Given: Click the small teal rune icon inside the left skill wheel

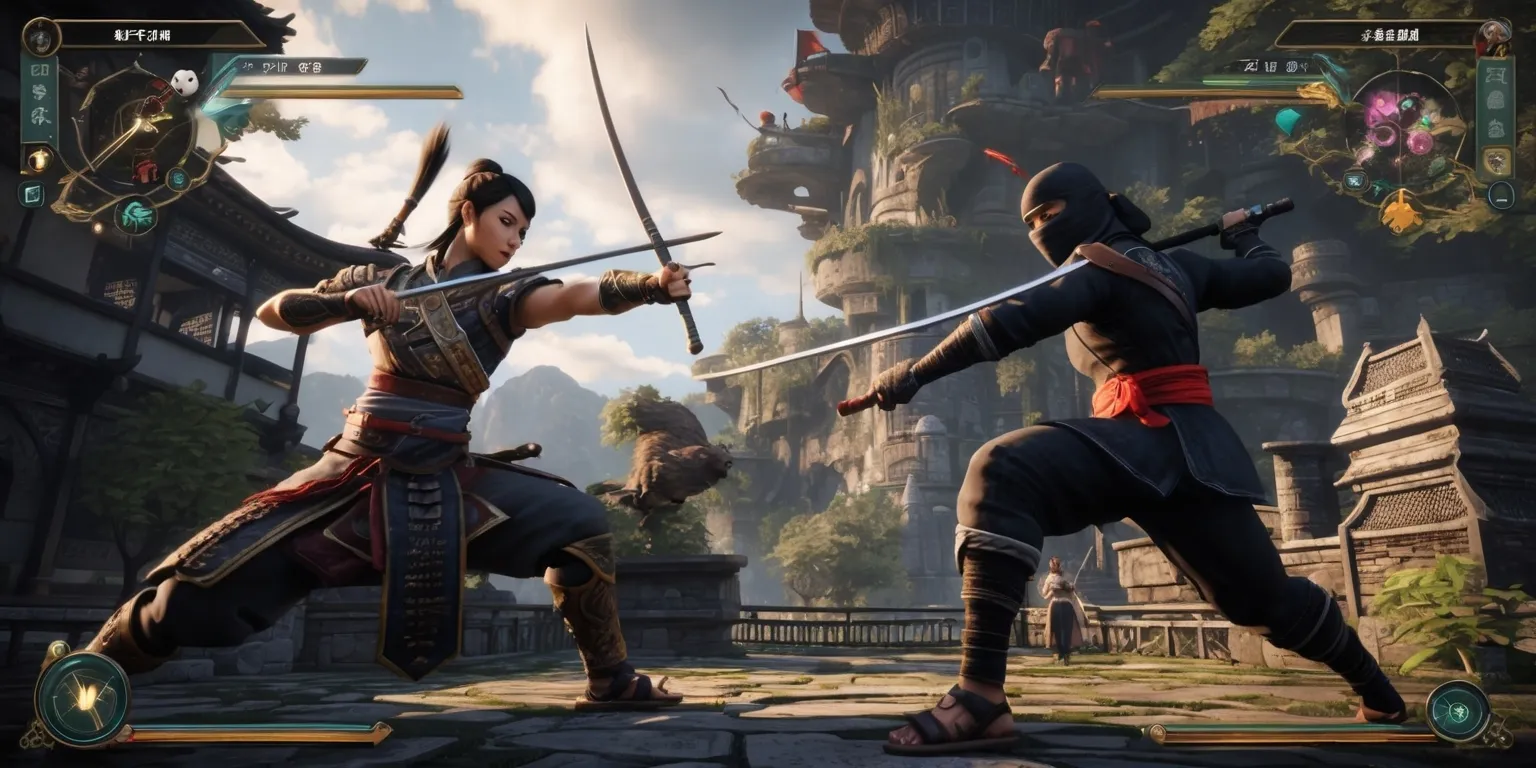Looking at the screenshot, I should [x=178, y=179].
